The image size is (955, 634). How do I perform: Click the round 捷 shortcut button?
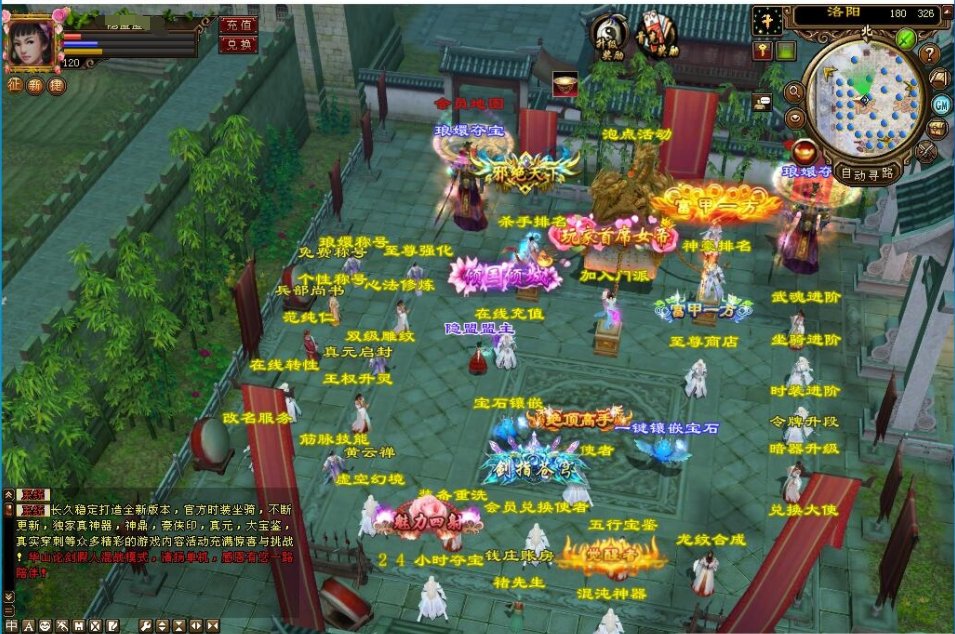coord(56,86)
